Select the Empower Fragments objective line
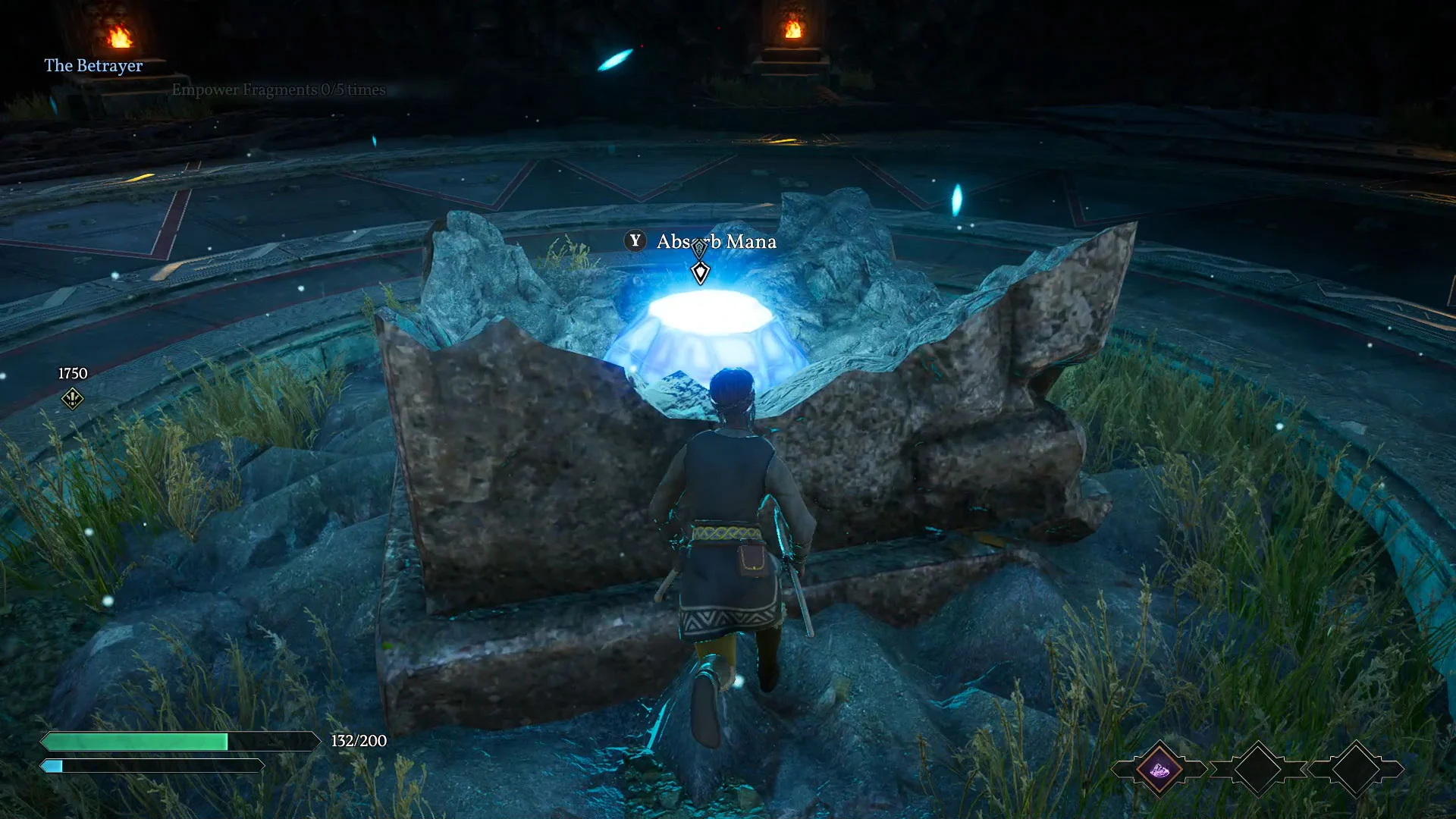Screen dimensions: 1456x819 pos(278,89)
